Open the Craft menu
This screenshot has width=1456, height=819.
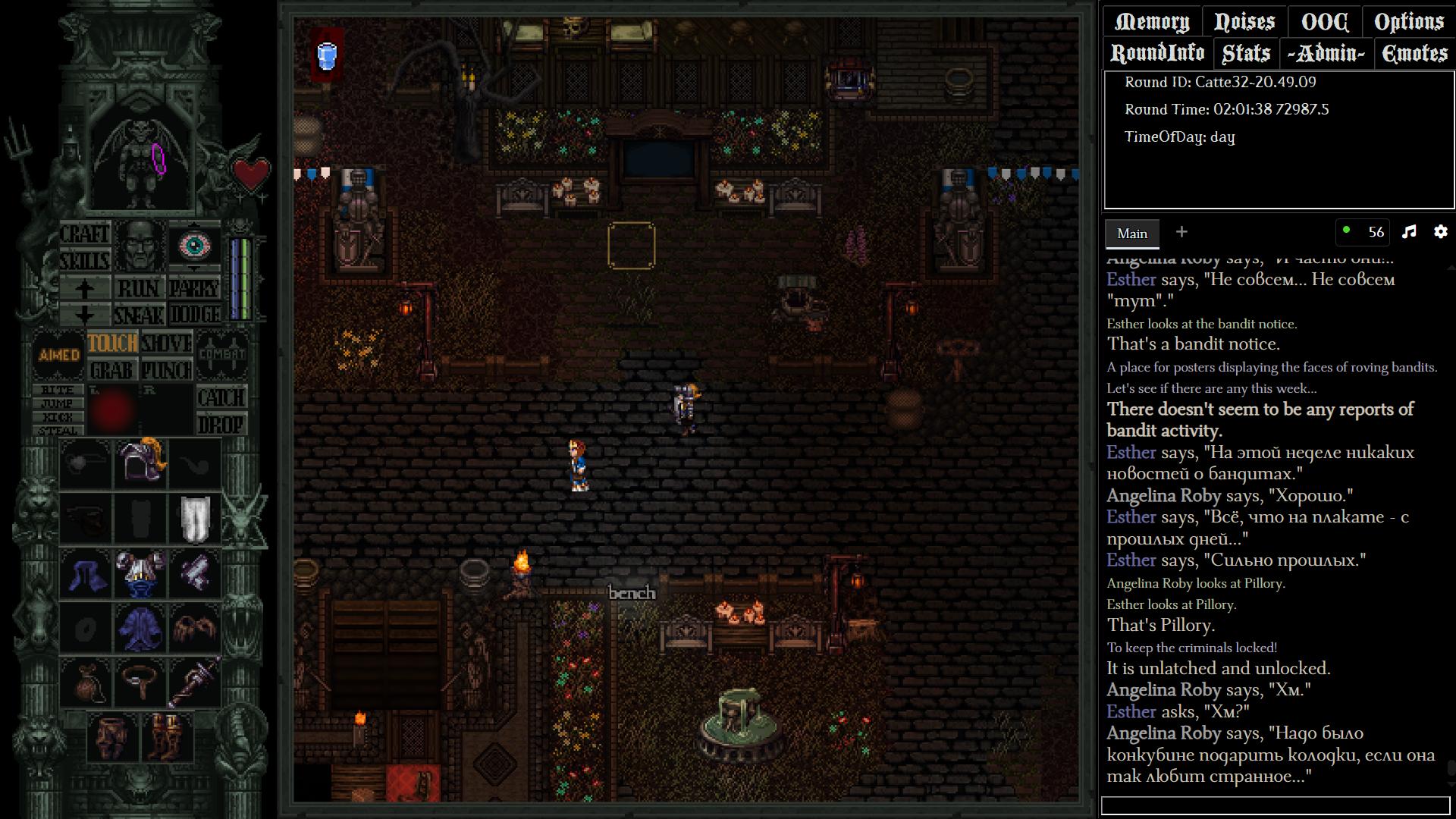point(84,234)
